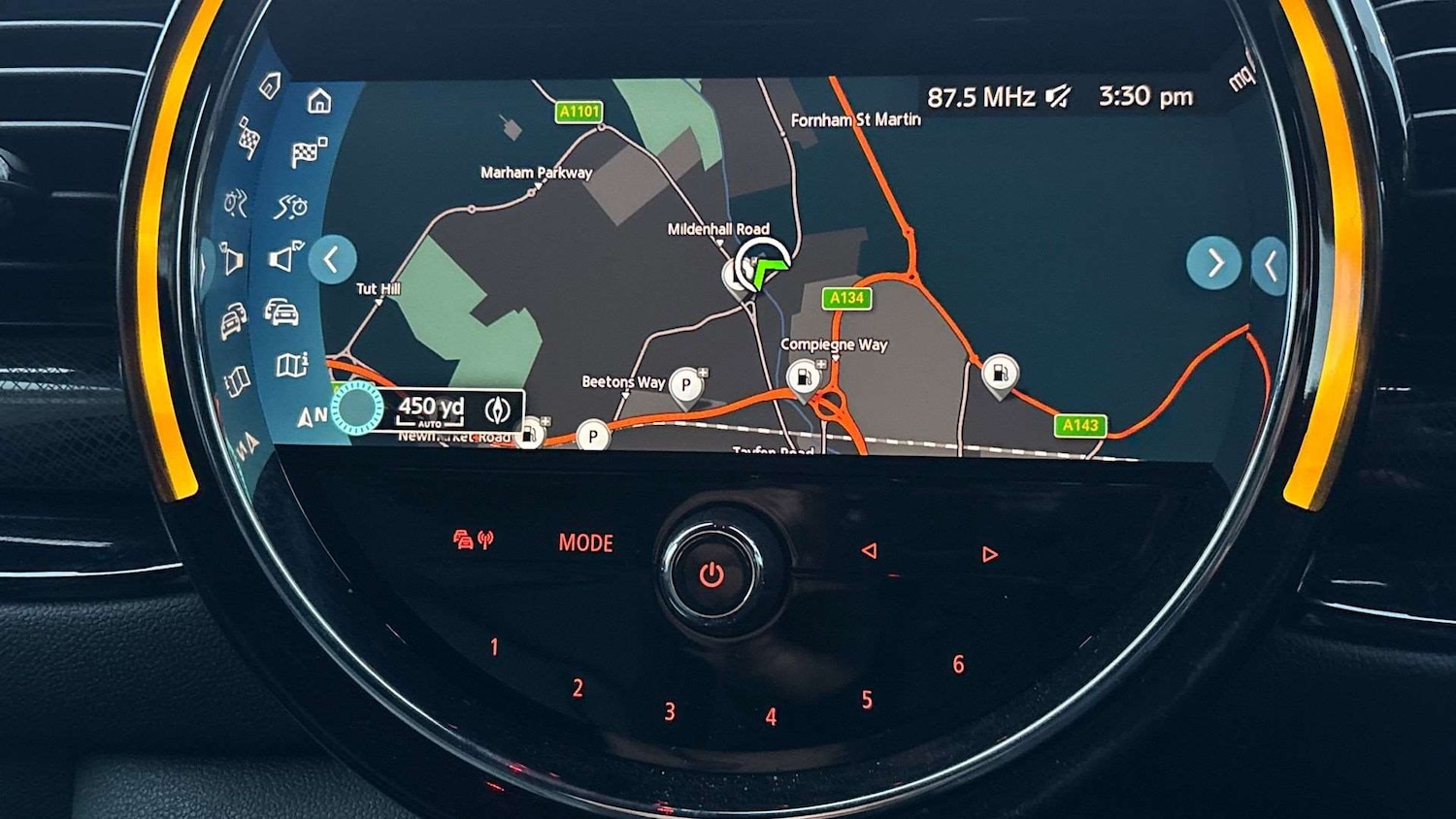Open the winding route icon with stopwatch

pyautogui.click(x=291, y=206)
